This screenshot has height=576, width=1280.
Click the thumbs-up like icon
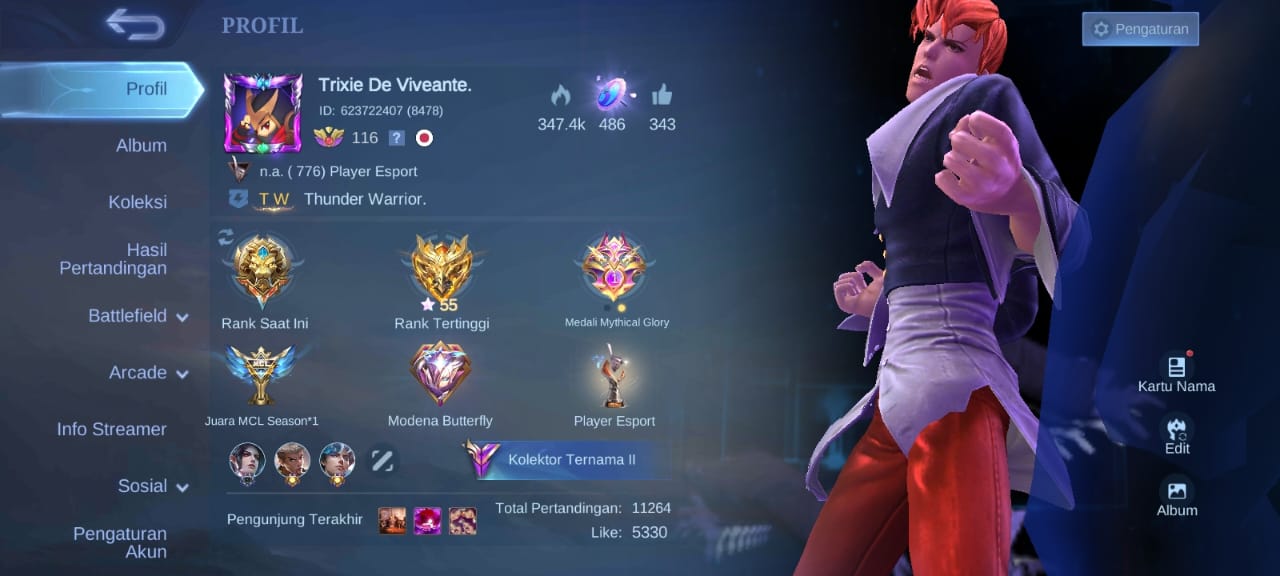pos(662,95)
